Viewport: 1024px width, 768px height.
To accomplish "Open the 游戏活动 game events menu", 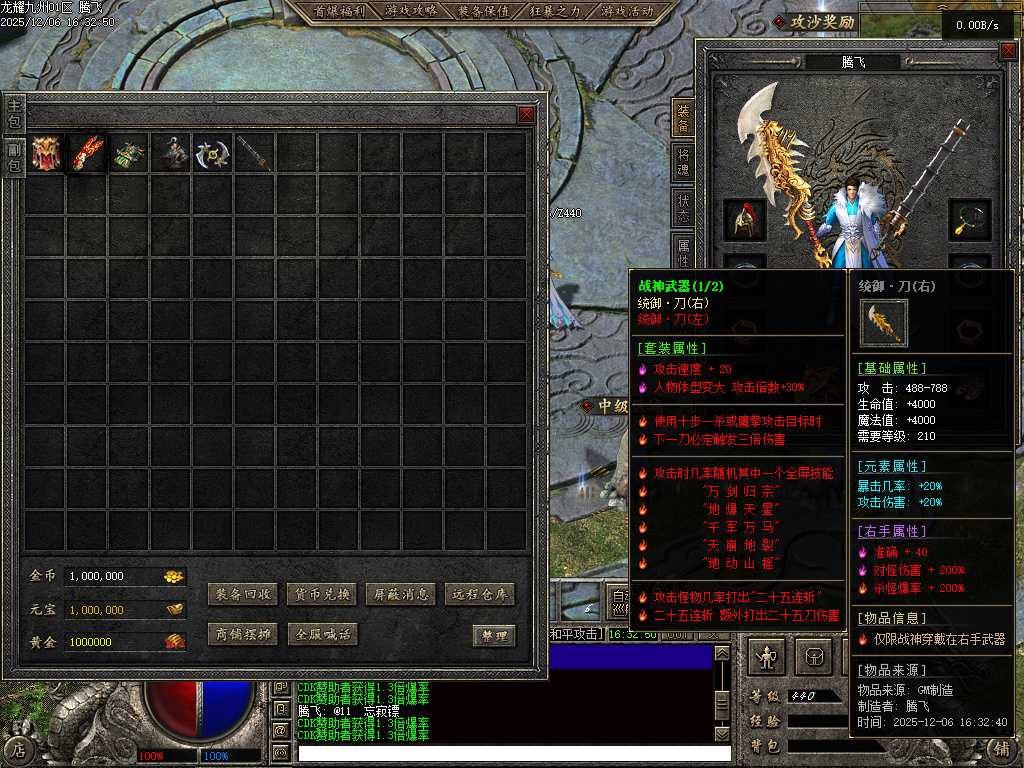I will pos(627,12).
